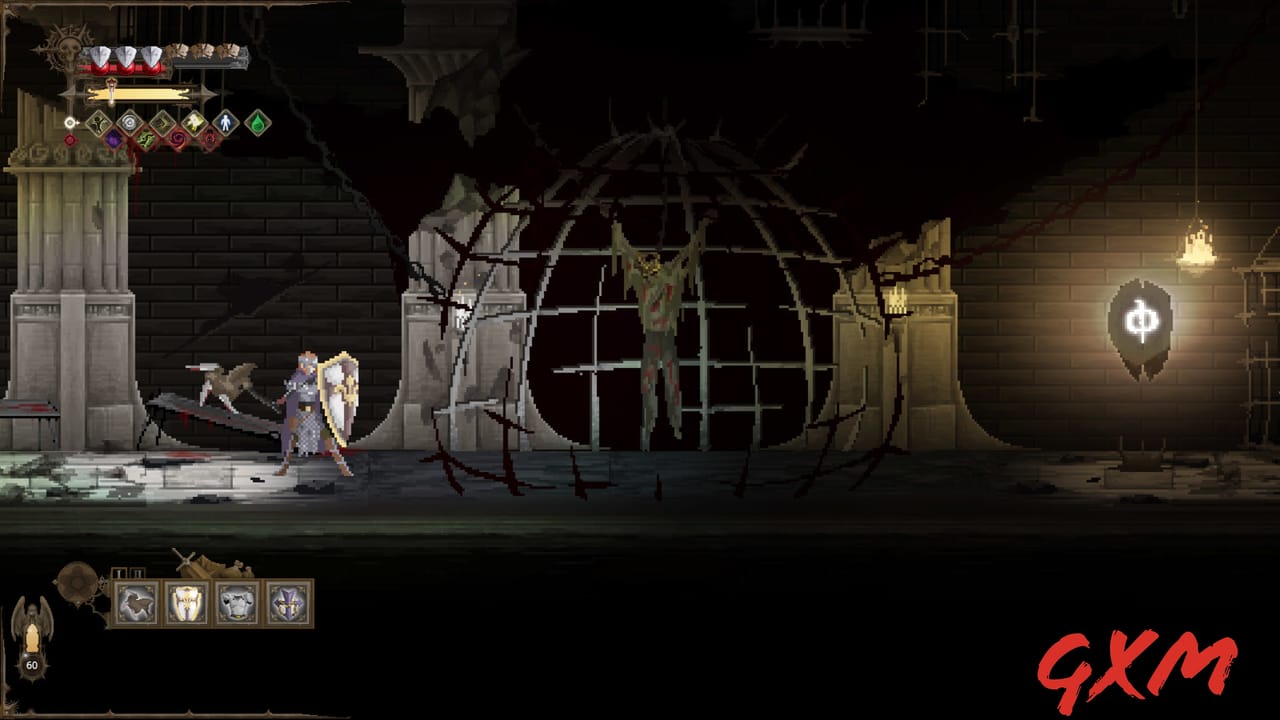Click the golden shield blessing icon
Image resolution: width=1280 pixels, height=720 pixels.
pyautogui.click(x=162, y=122)
